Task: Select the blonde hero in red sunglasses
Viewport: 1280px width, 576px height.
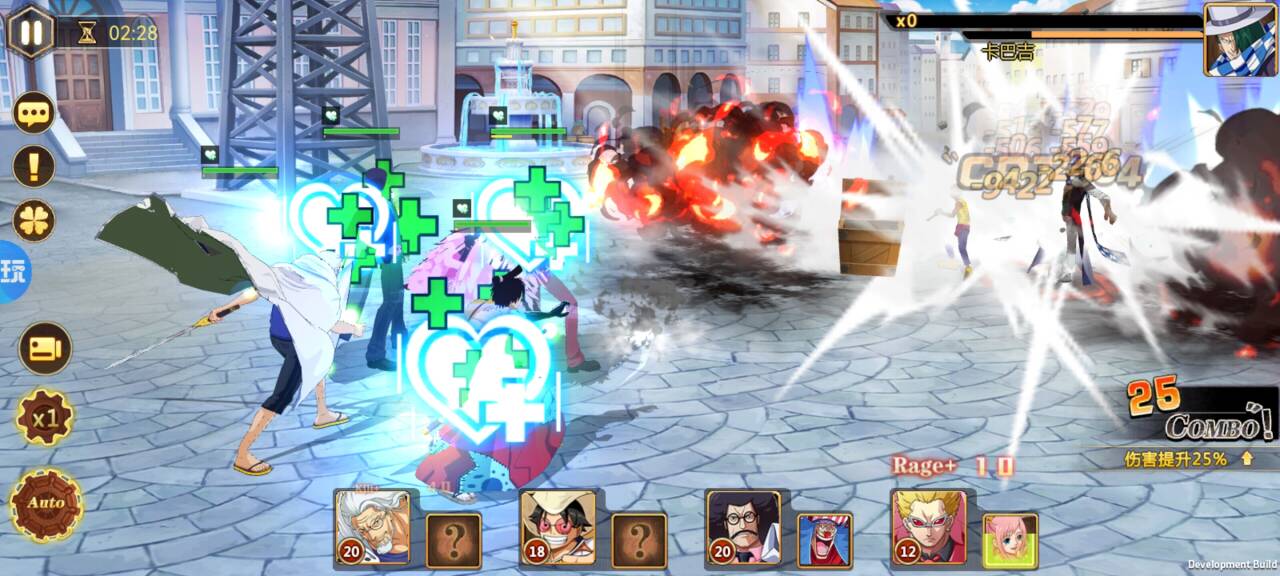Action: [929, 526]
